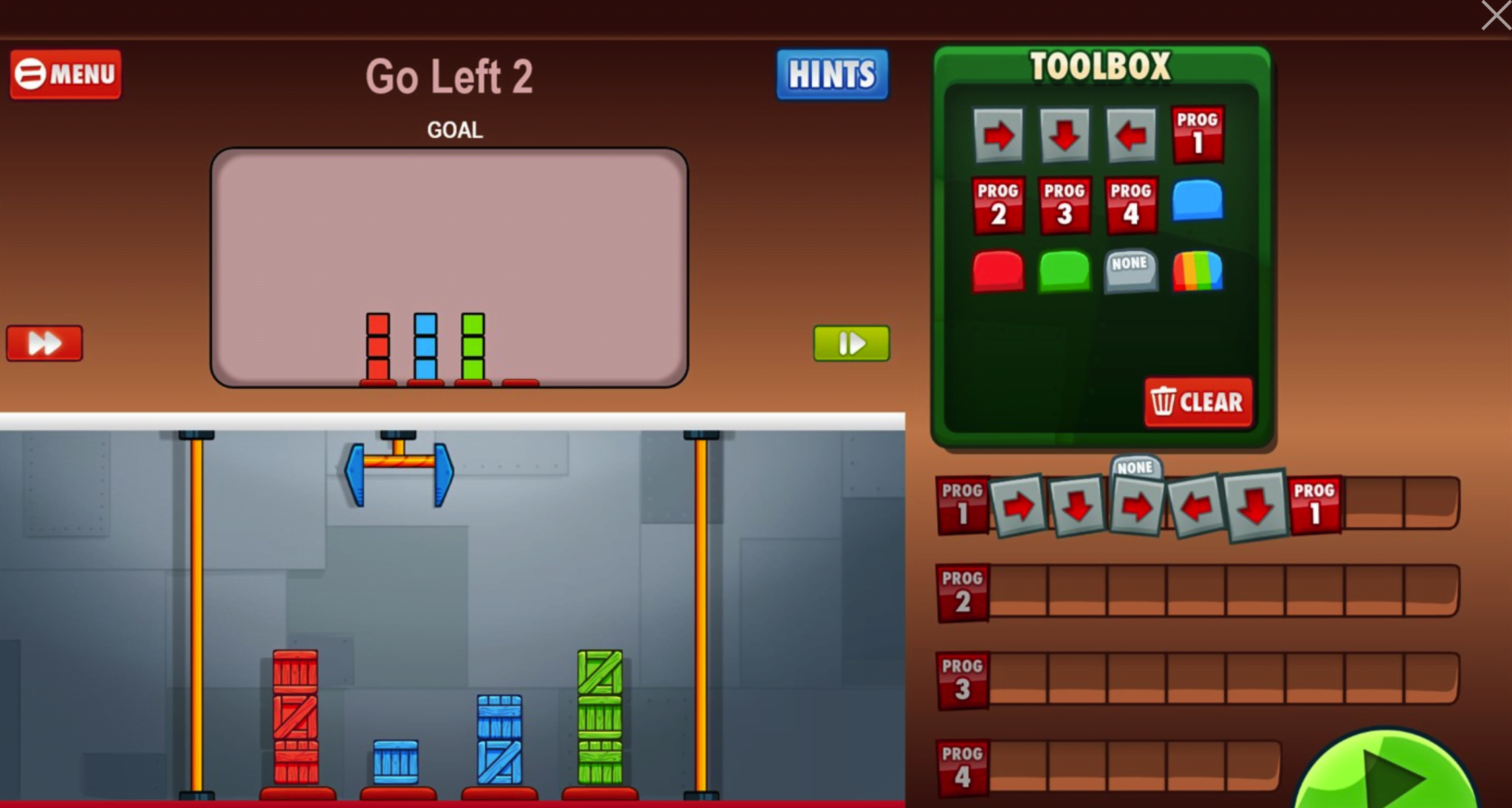
Task: Select the PROG 2 call tile
Action: (x=999, y=204)
